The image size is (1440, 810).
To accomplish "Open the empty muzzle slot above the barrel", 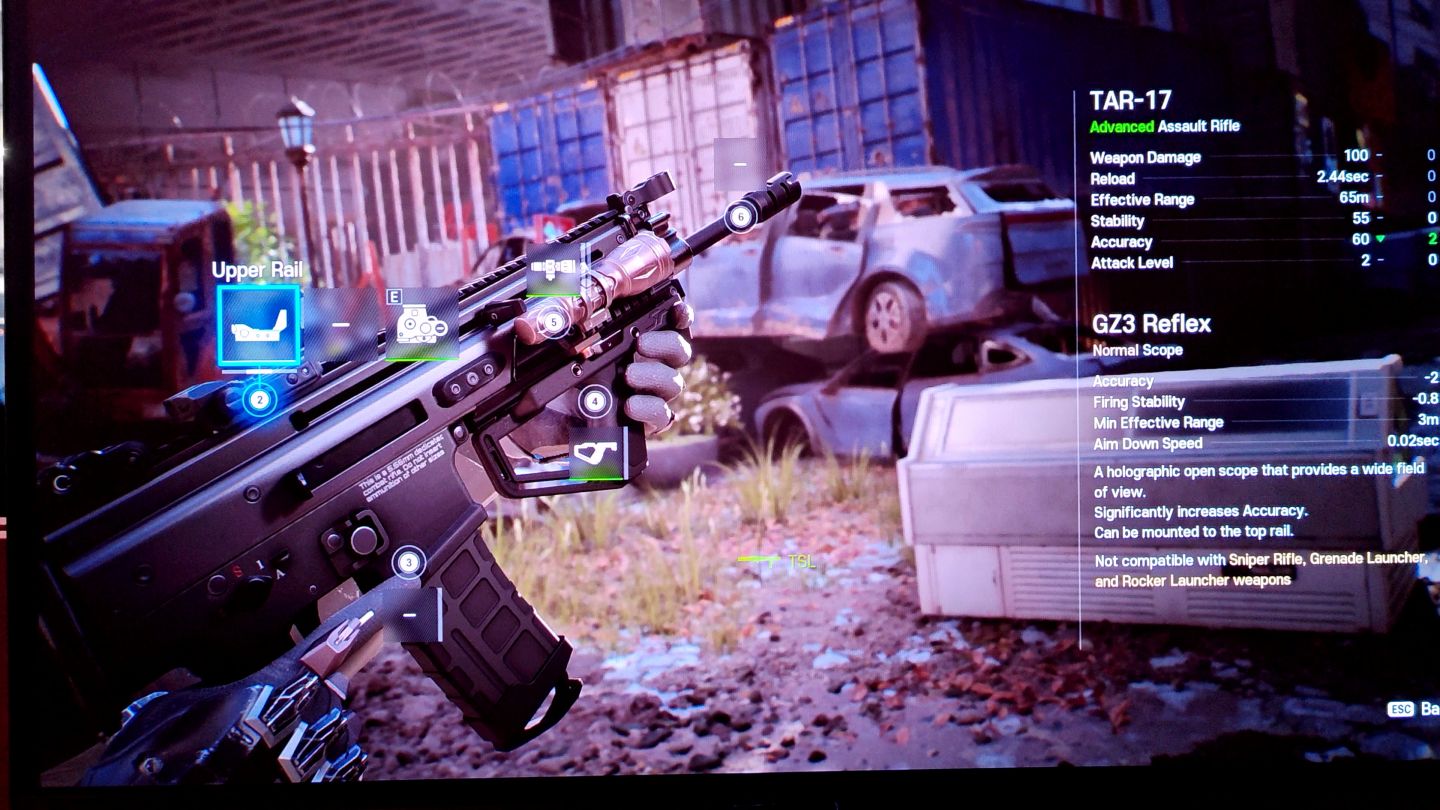I will (x=740, y=163).
